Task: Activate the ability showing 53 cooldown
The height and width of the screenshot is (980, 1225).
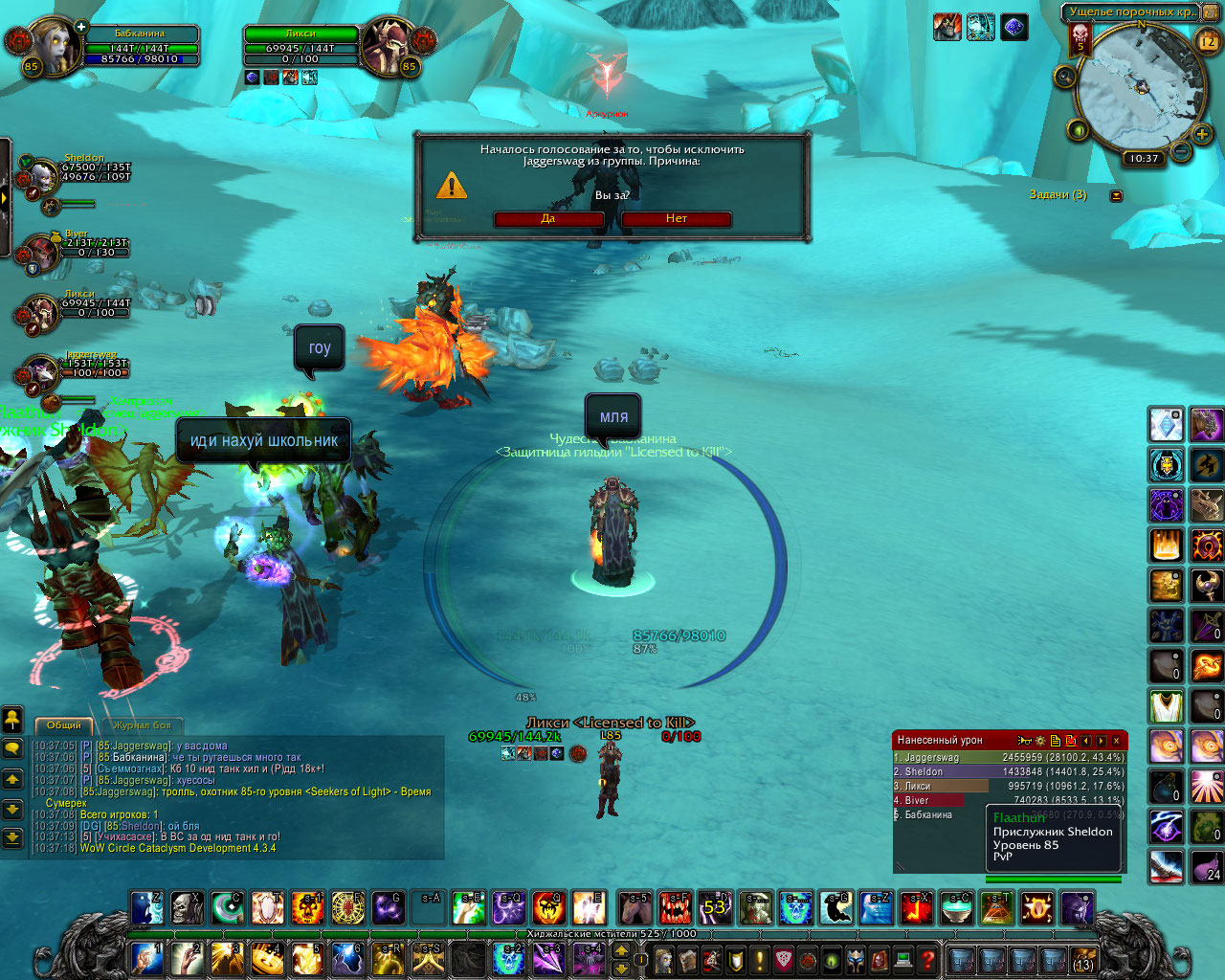Action: tap(715, 907)
